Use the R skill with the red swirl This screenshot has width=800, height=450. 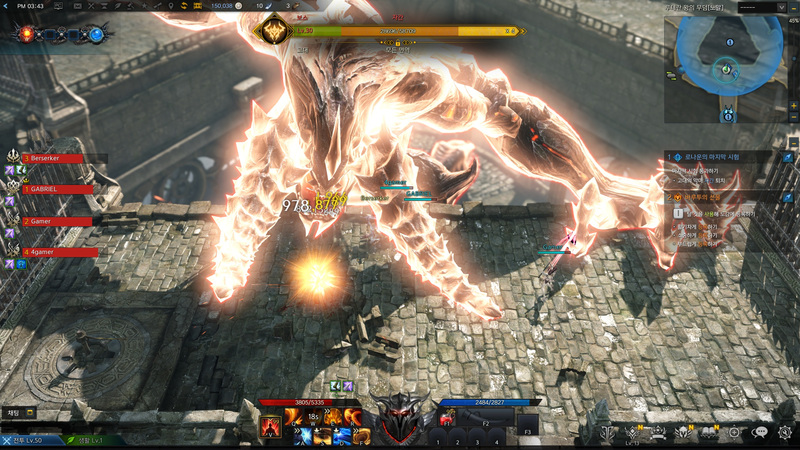point(352,416)
